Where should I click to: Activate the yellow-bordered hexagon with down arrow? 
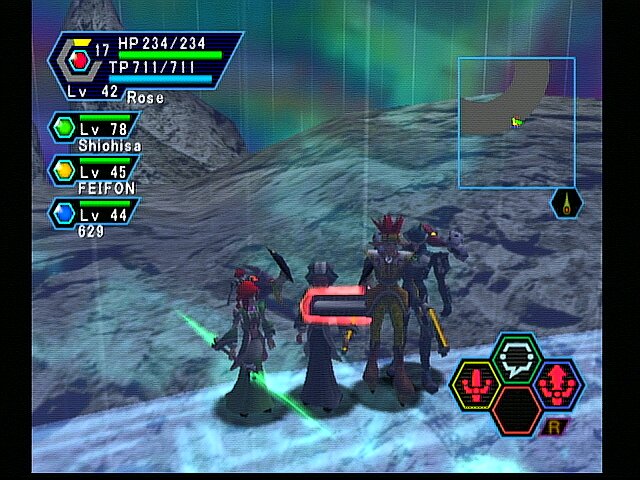[476, 384]
